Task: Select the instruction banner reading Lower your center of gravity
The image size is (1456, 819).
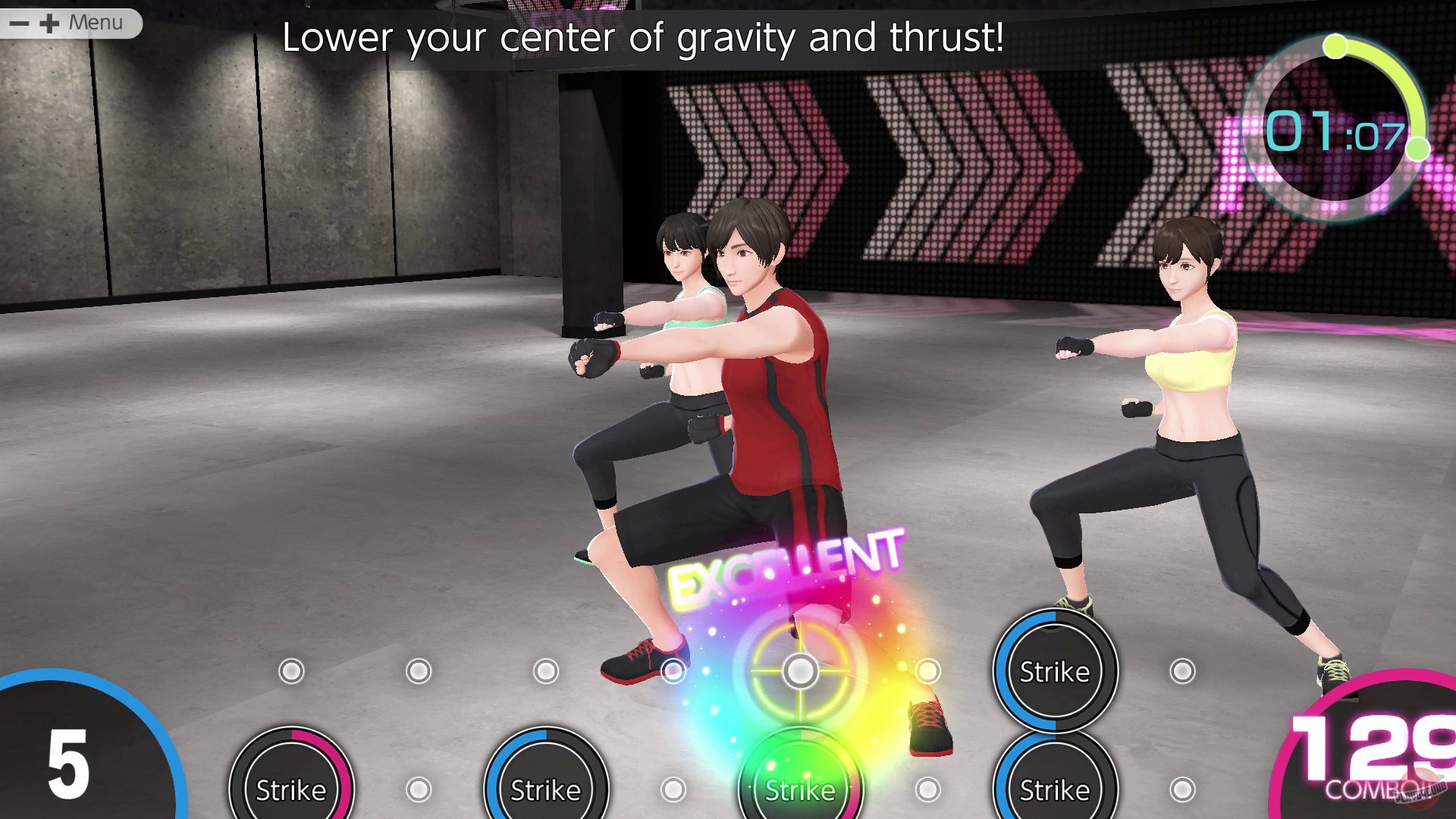Action: (x=645, y=38)
